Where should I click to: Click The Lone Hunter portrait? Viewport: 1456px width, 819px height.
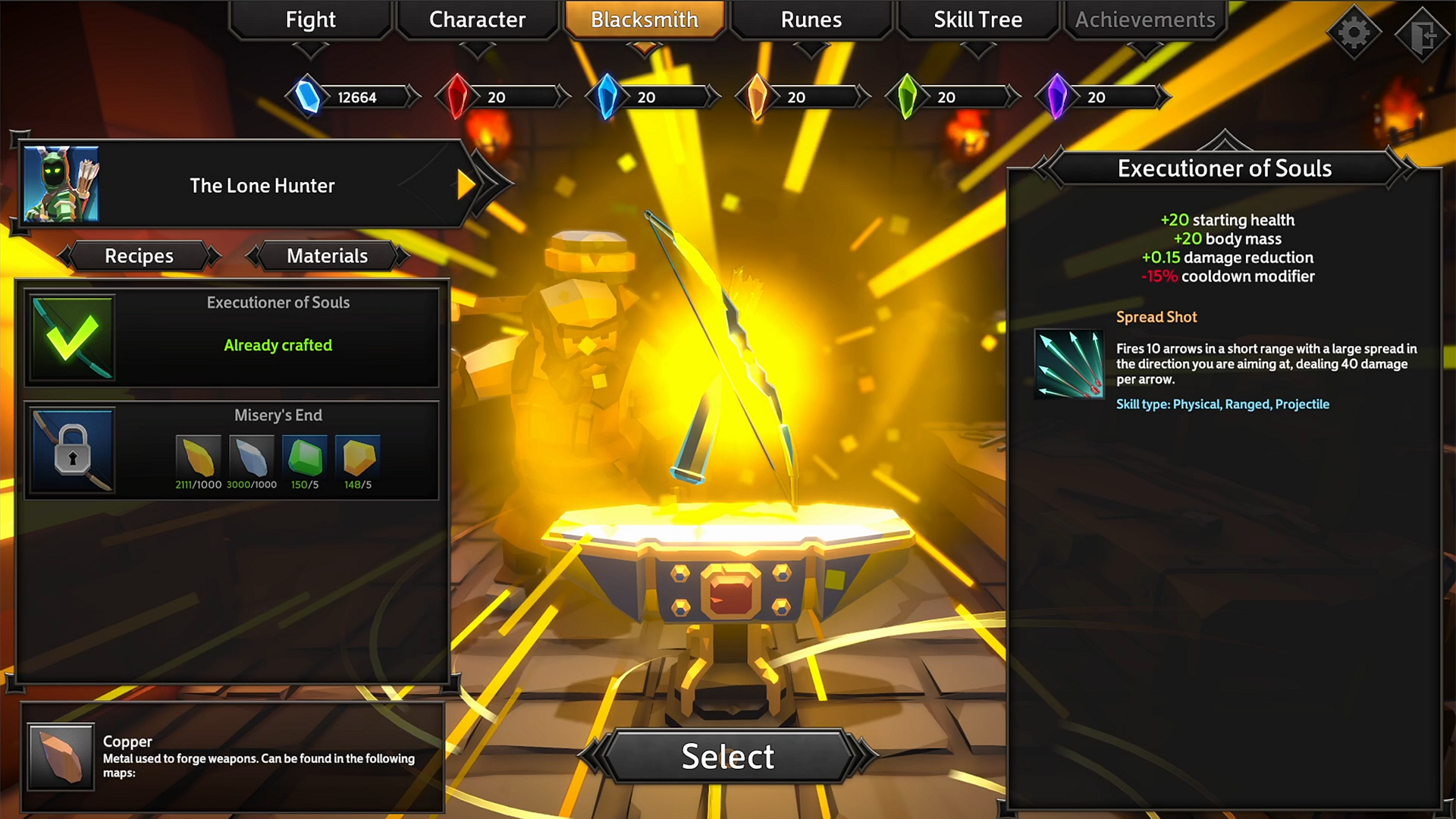(61, 183)
